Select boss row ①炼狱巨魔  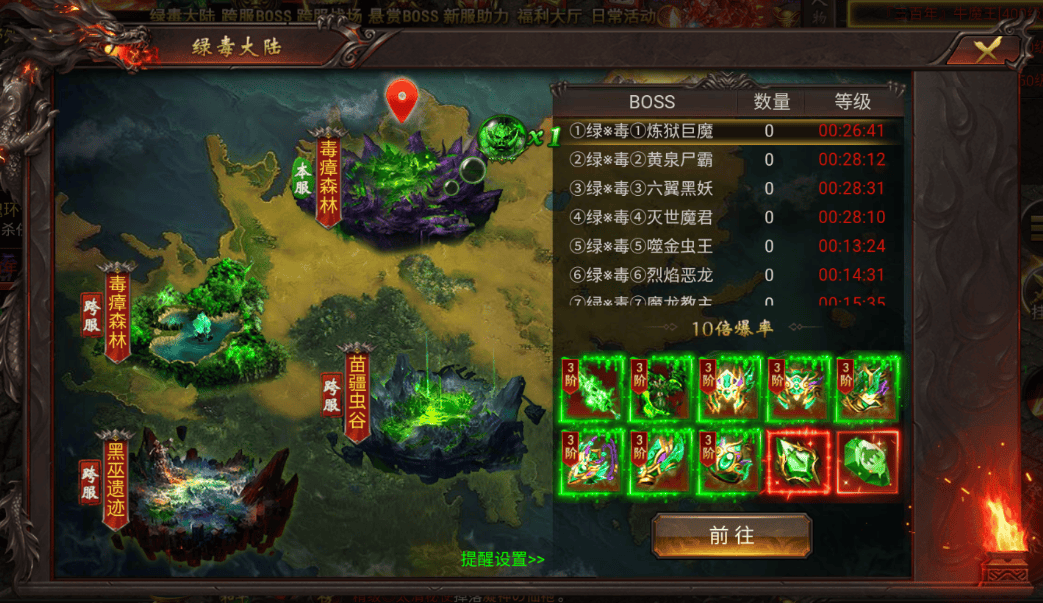click(728, 131)
